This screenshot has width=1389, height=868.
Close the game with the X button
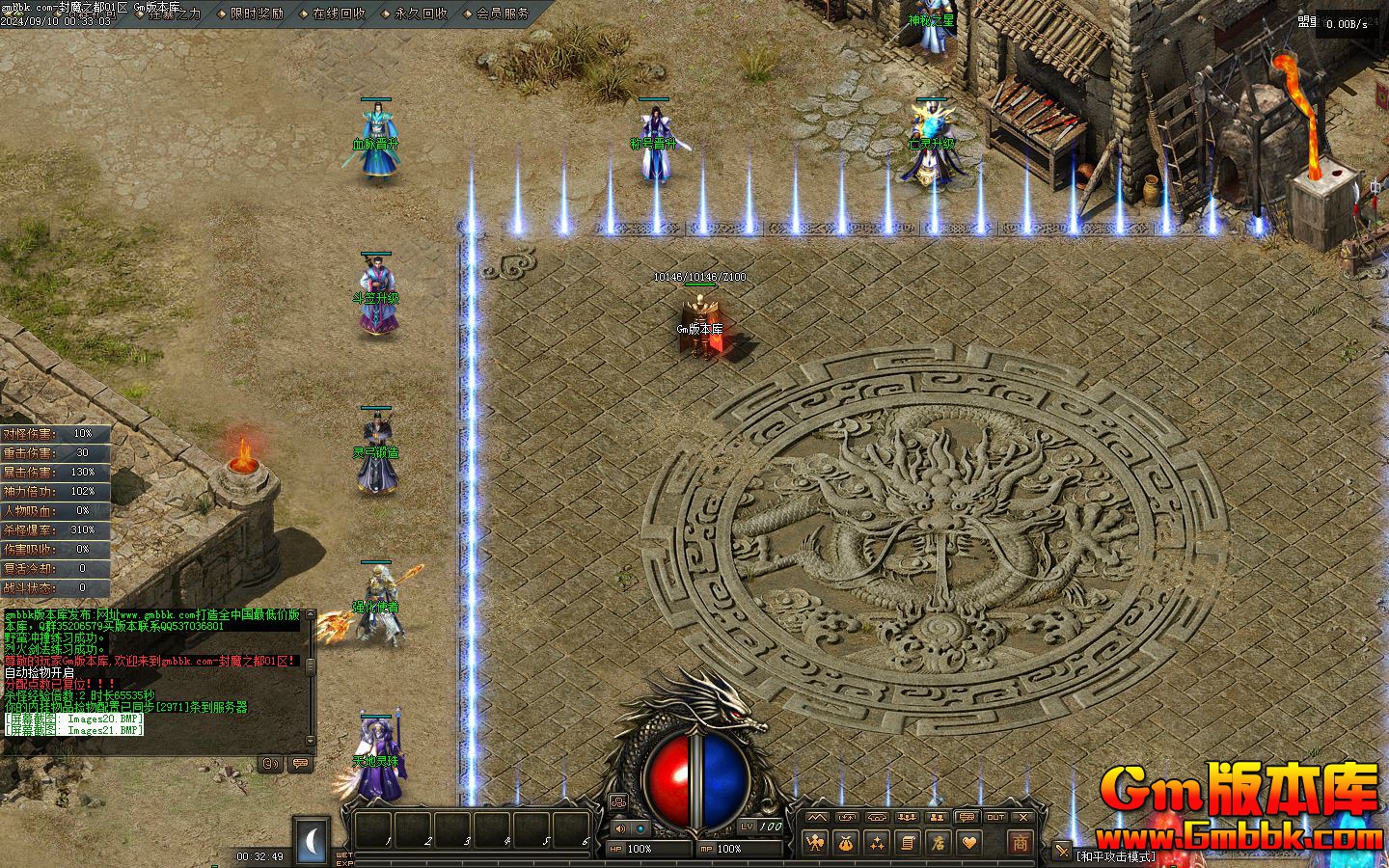(1023, 817)
